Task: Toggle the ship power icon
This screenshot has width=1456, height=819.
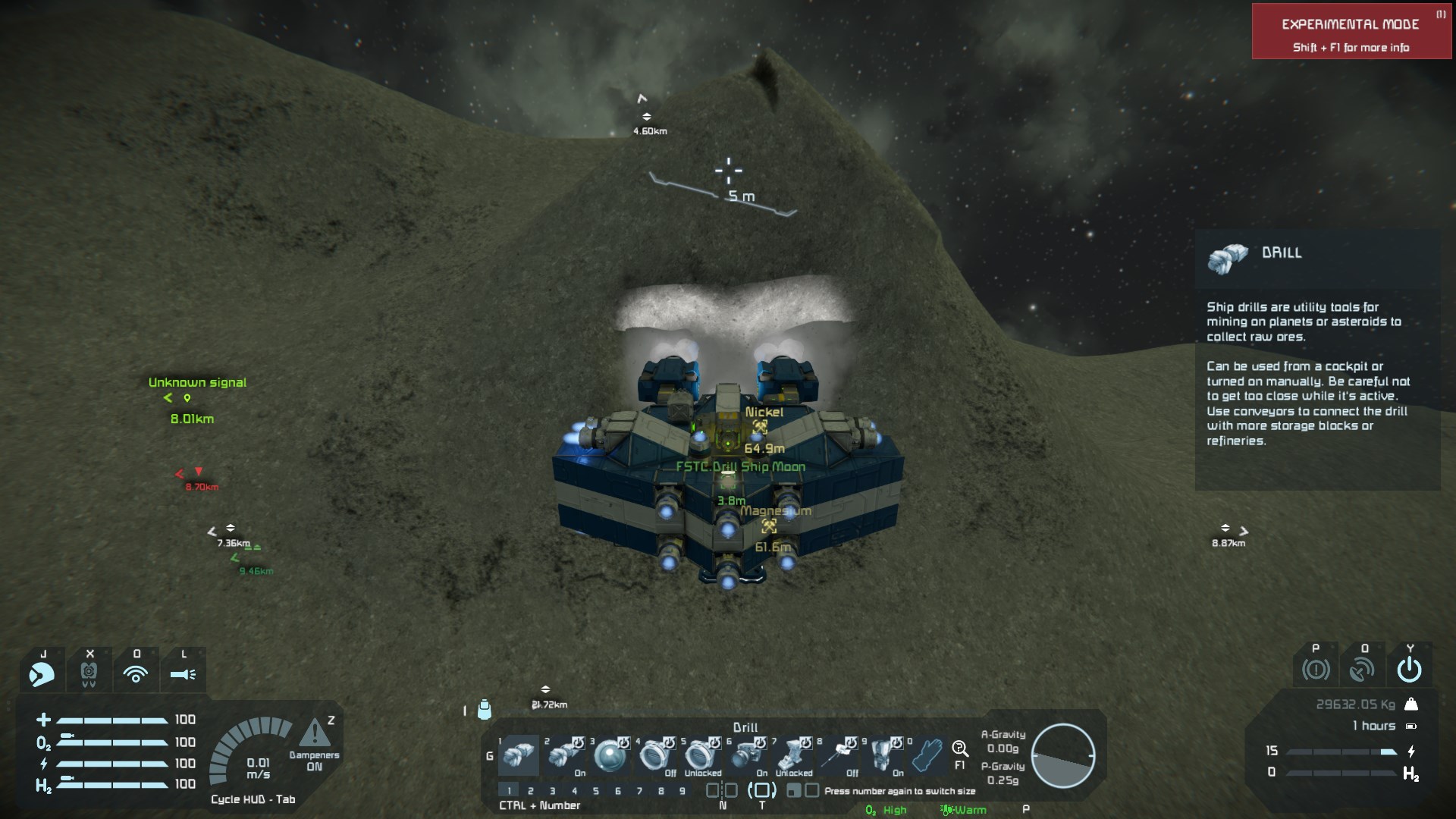Action: pyautogui.click(x=1409, y=670)
